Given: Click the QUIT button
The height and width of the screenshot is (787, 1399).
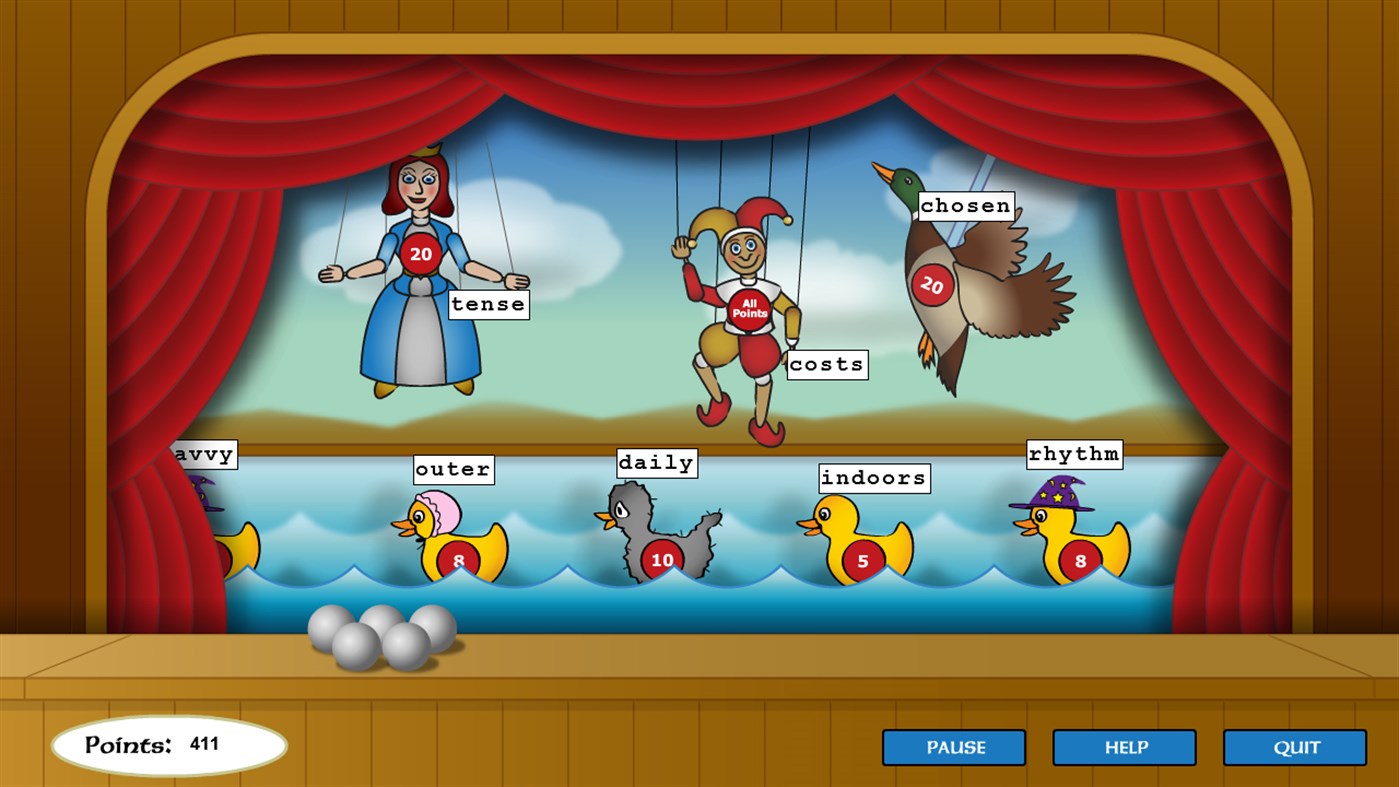Looking at the screenshot, I should click(1295, 747).
